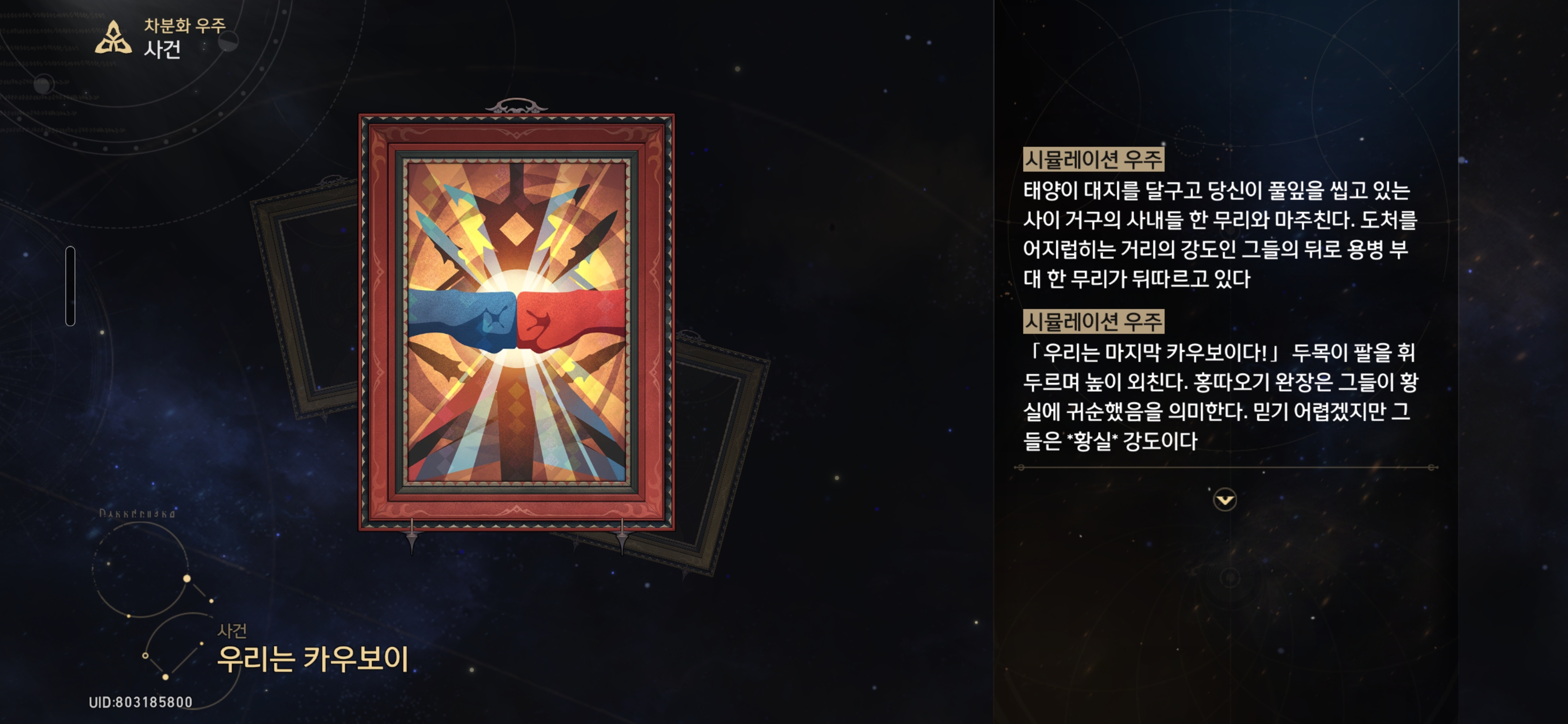Click the gold Simulated Universe event emblem
Viewport: 1568px width, 724px height.
tap(113, 38)
